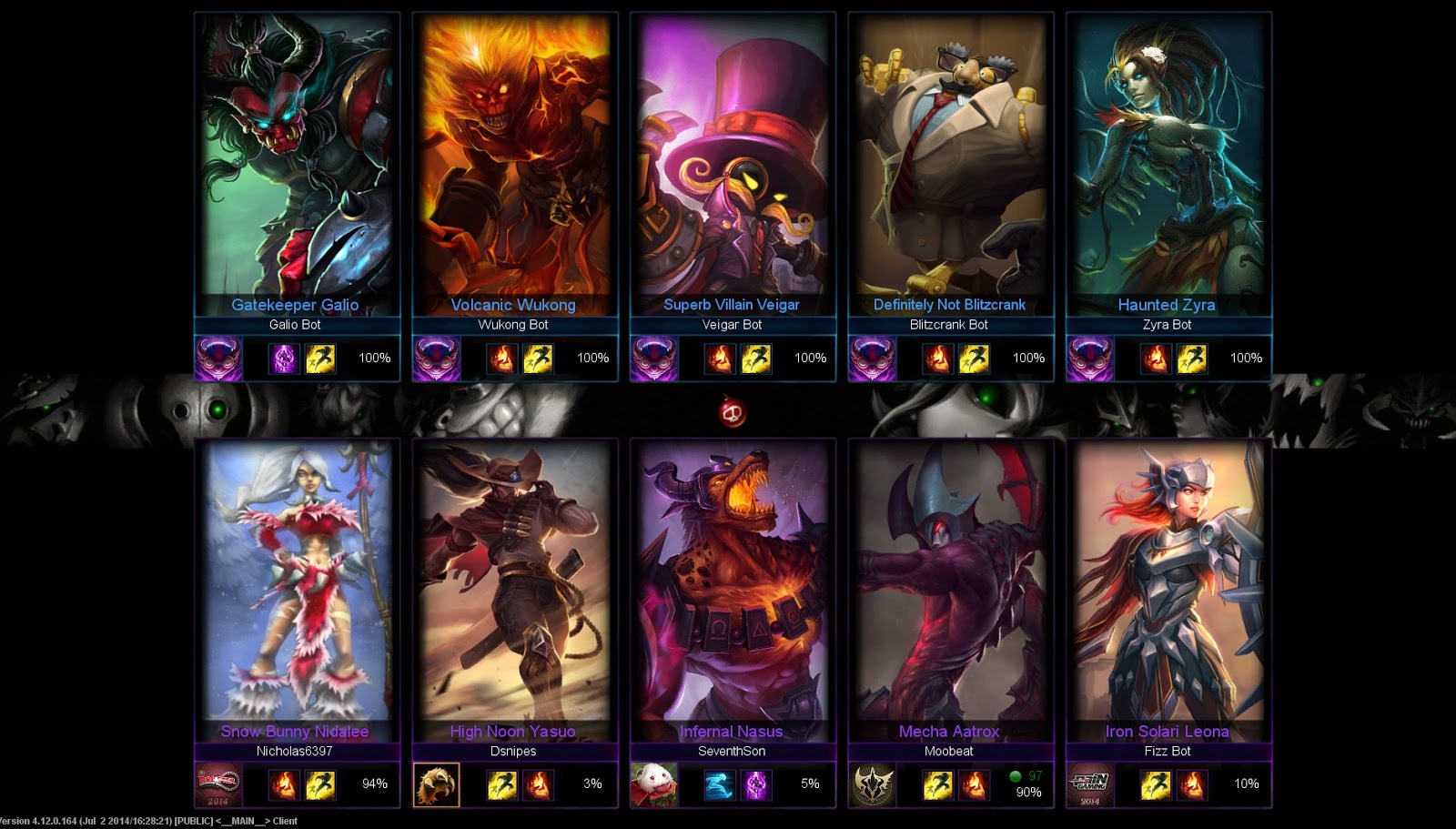
Task: Select Nicholas6397's 2014 team summoner icon
Action: point(218,784)
